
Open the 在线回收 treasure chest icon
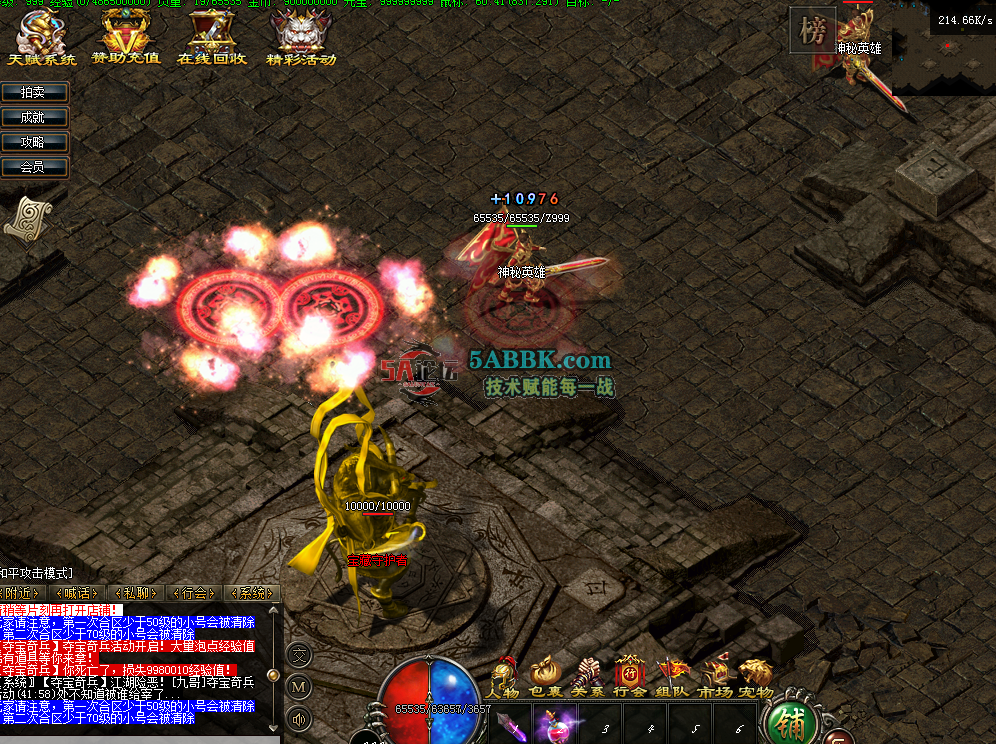pos(212,39)
